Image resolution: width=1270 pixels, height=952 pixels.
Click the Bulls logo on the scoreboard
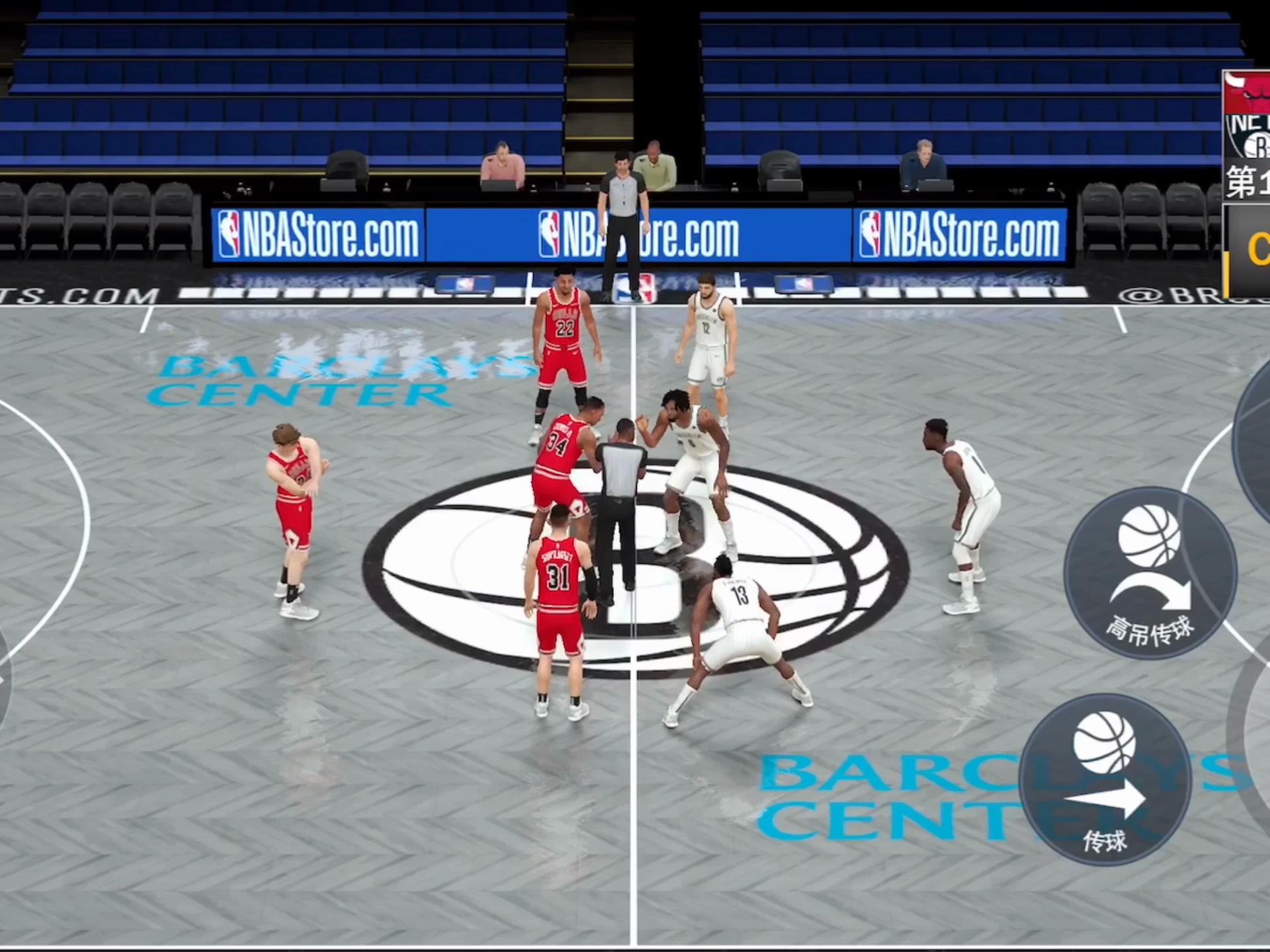(x=1247, y=93)
